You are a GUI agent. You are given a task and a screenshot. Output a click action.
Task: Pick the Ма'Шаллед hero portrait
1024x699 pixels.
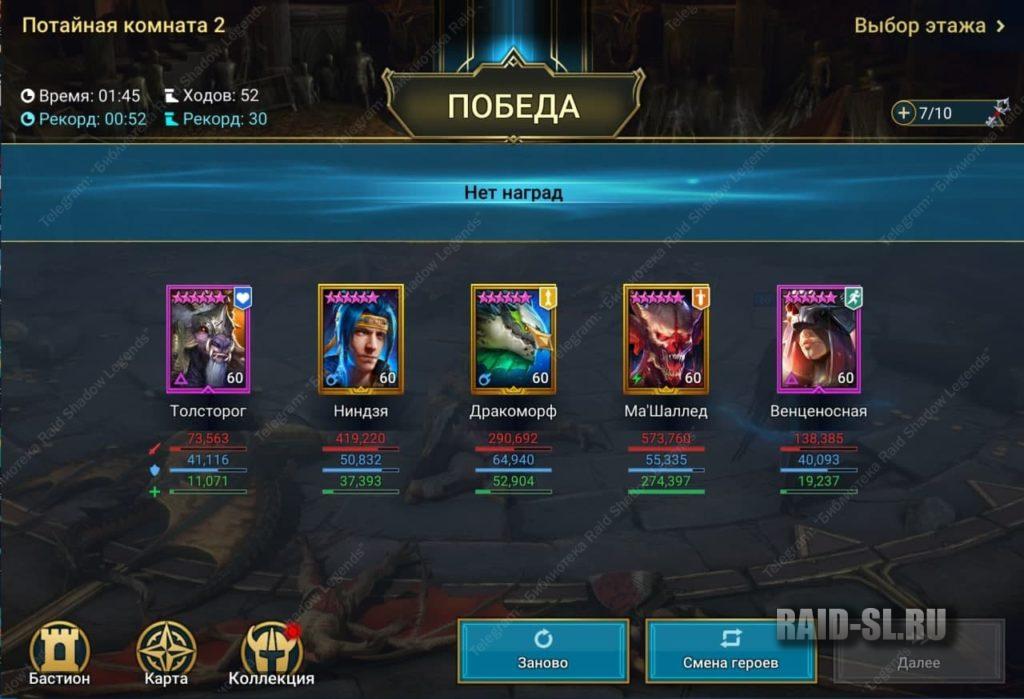point(666,339)
